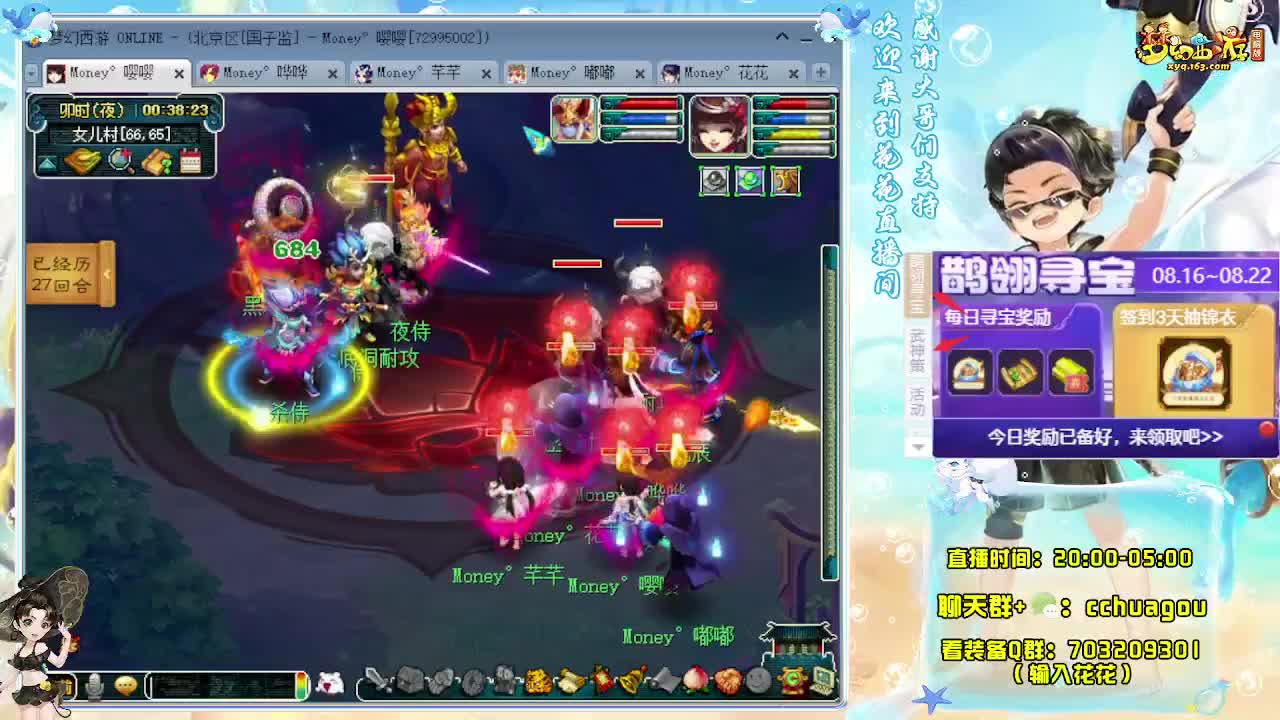The width and height of the screenshot is (1280, 720).
Task: Click the magnifier search icon in the minimap panel
Action: coord(118,161)
